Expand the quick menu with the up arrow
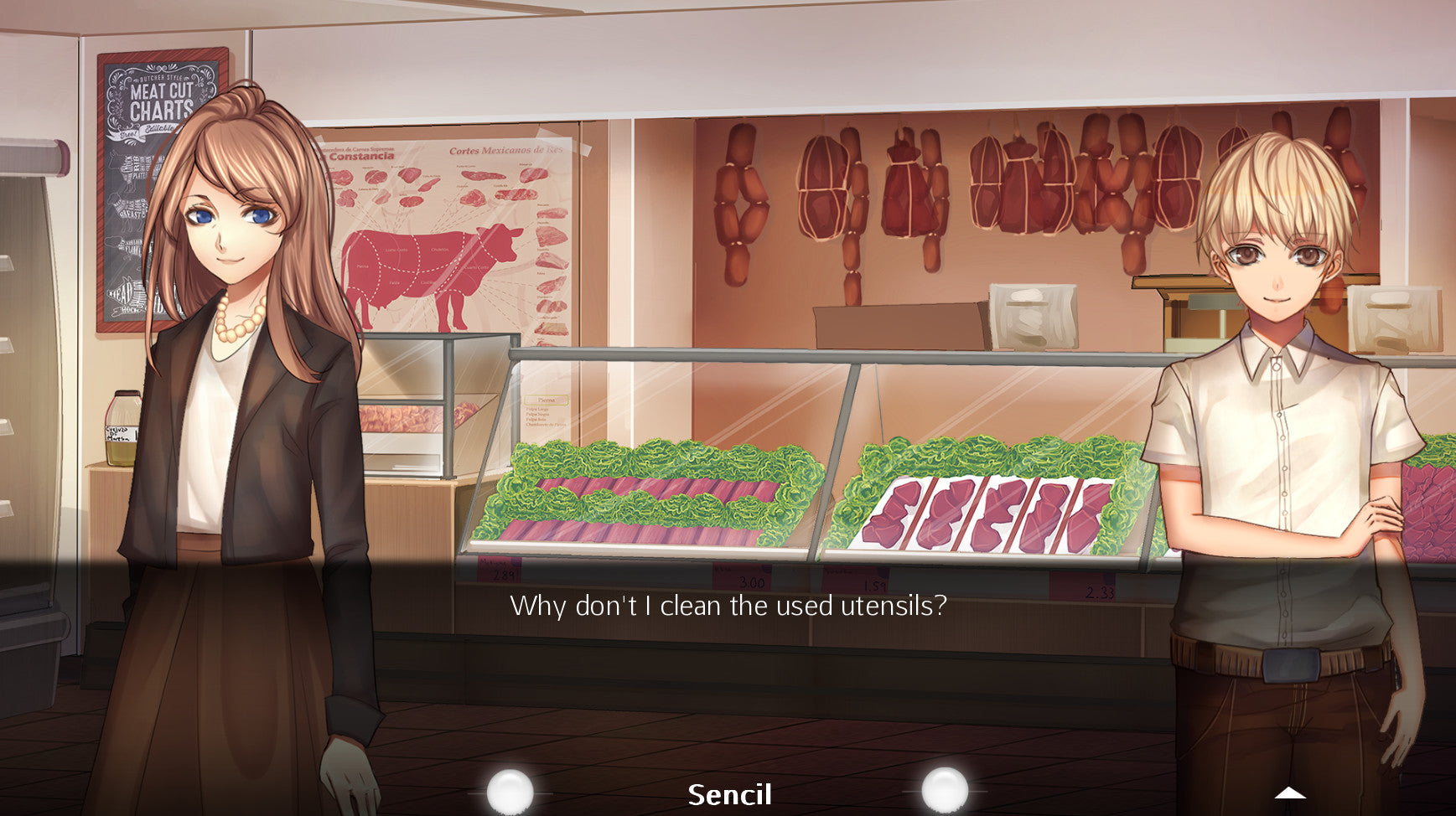Viewport: 1456px width, 816px height. (1289, 793)
